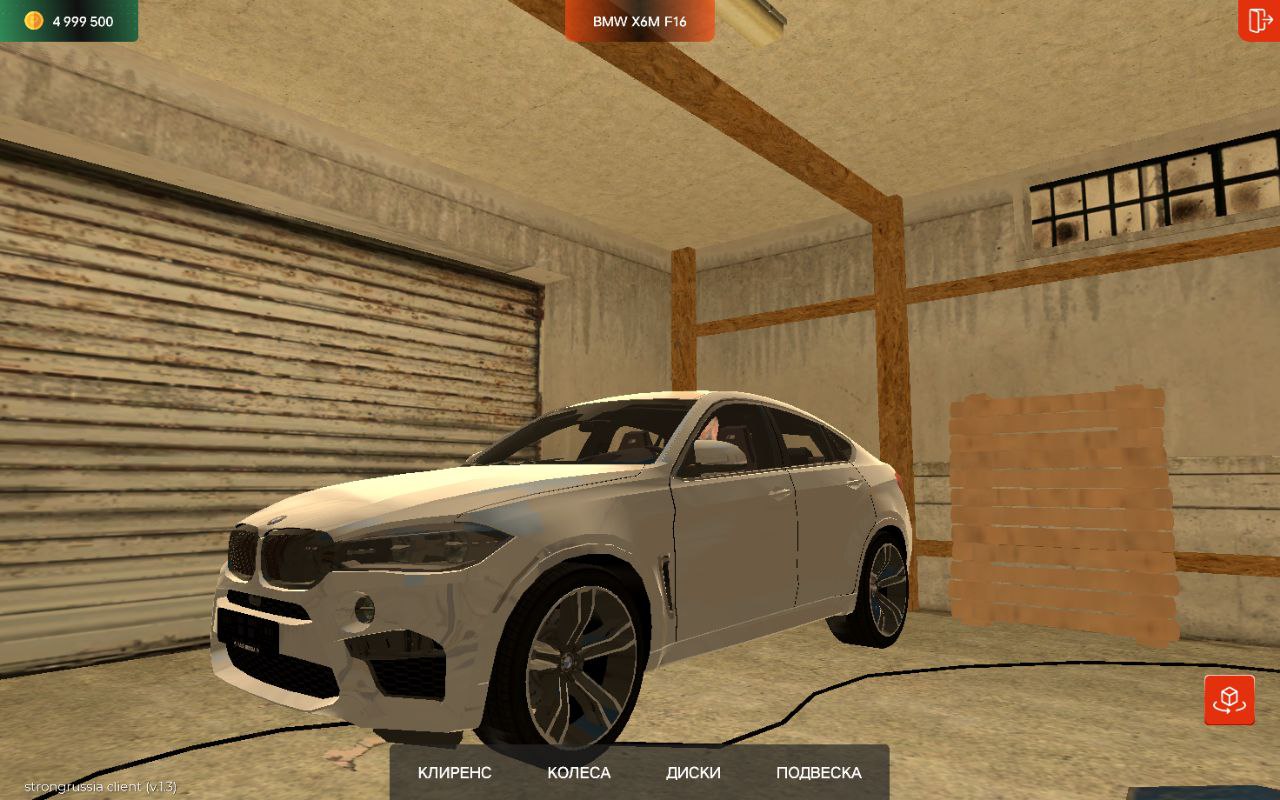
Task: Select the КОЛЕСА wheels category
Action: click(578, 773)
